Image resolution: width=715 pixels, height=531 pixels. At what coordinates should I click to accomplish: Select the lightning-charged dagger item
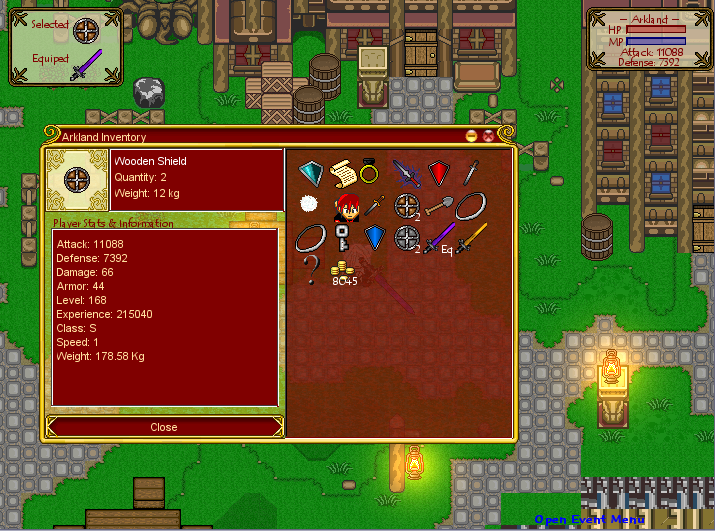point(406,172)
